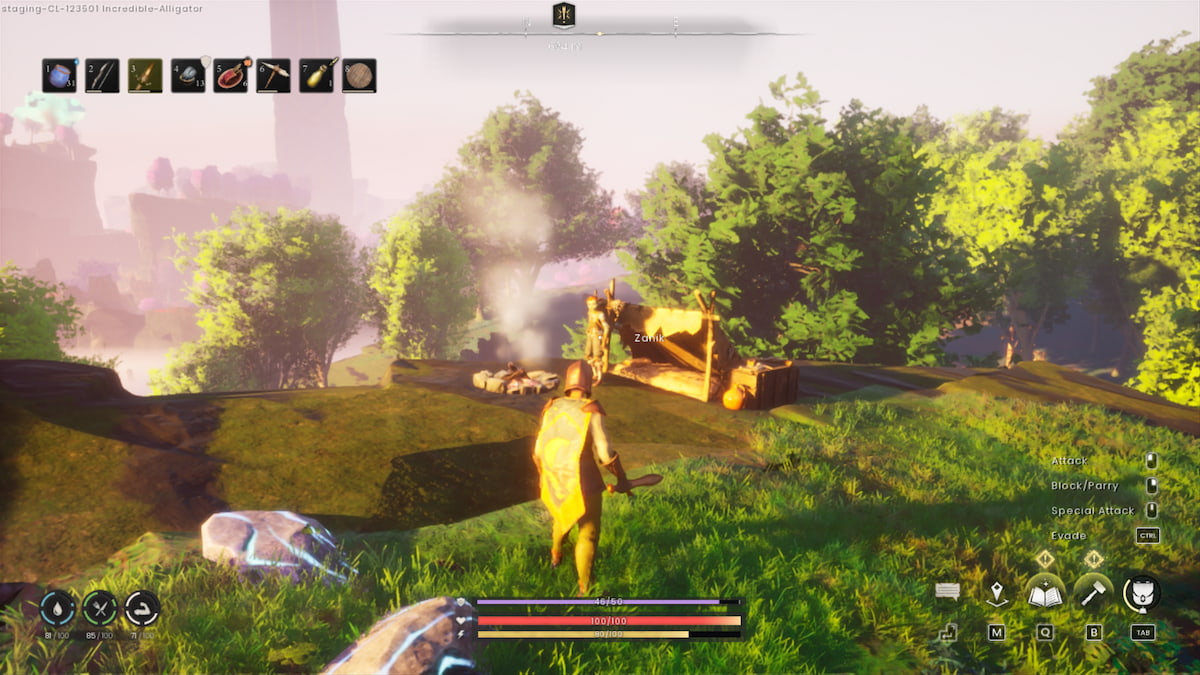This screenshot has width=1200, height=675.
Task: Open the map via the location pin icon
Action: tap(997, 594)
